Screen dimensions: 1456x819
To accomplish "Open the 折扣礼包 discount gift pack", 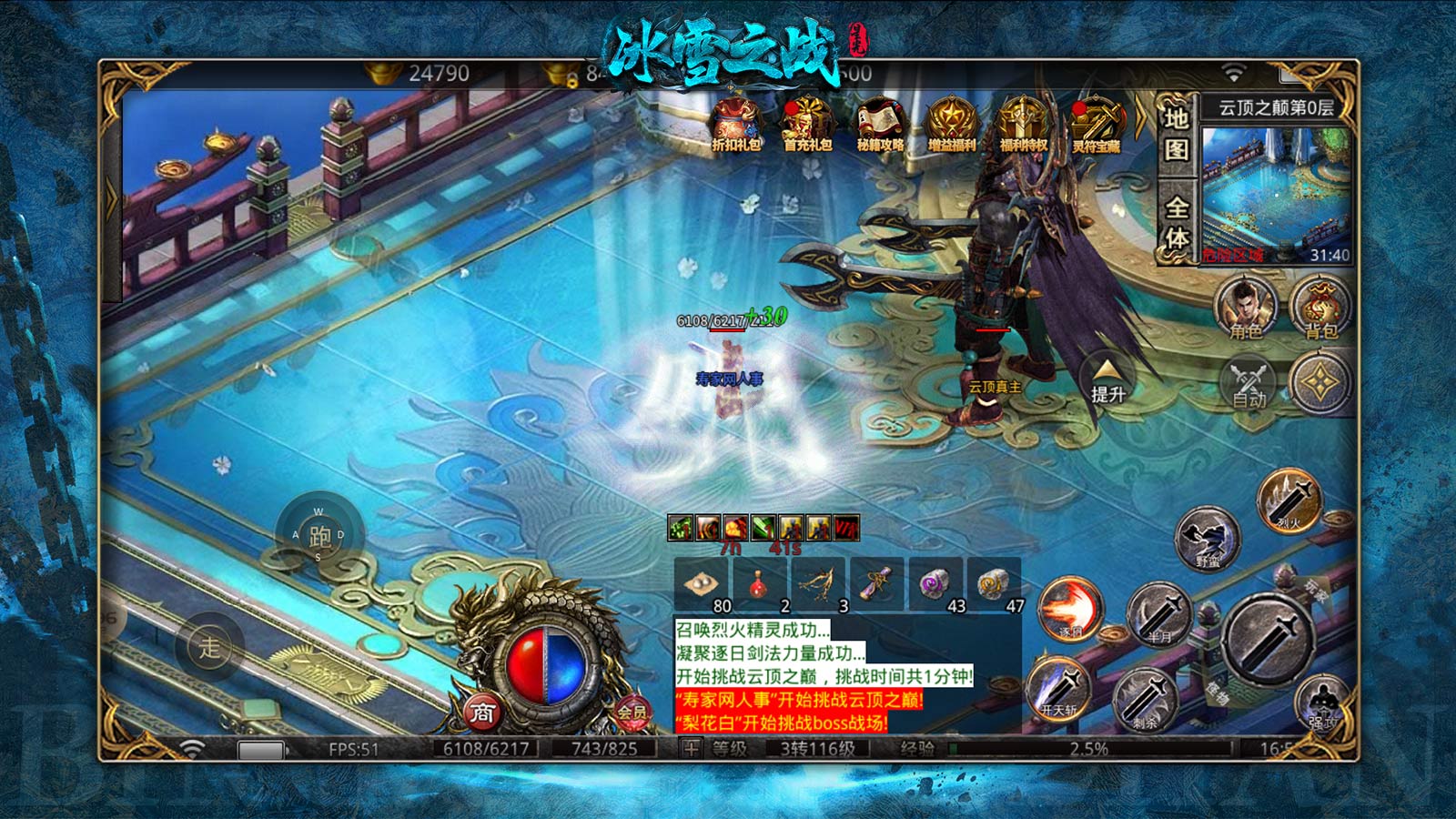I will tap(736, 125).
